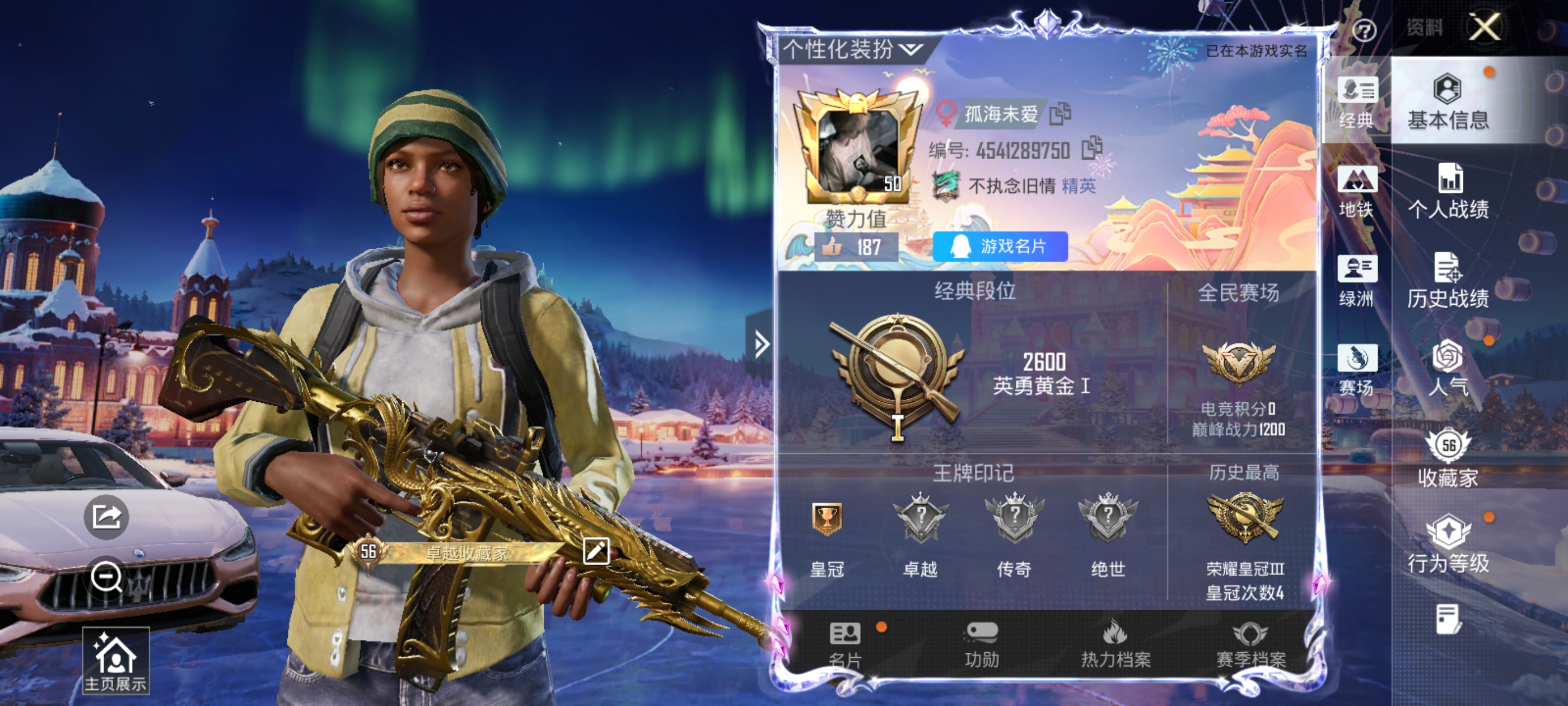The height and width of the screenshot is (706, 1568).
Task: Click the 主页展示 home display button
Action: [116, 661]
